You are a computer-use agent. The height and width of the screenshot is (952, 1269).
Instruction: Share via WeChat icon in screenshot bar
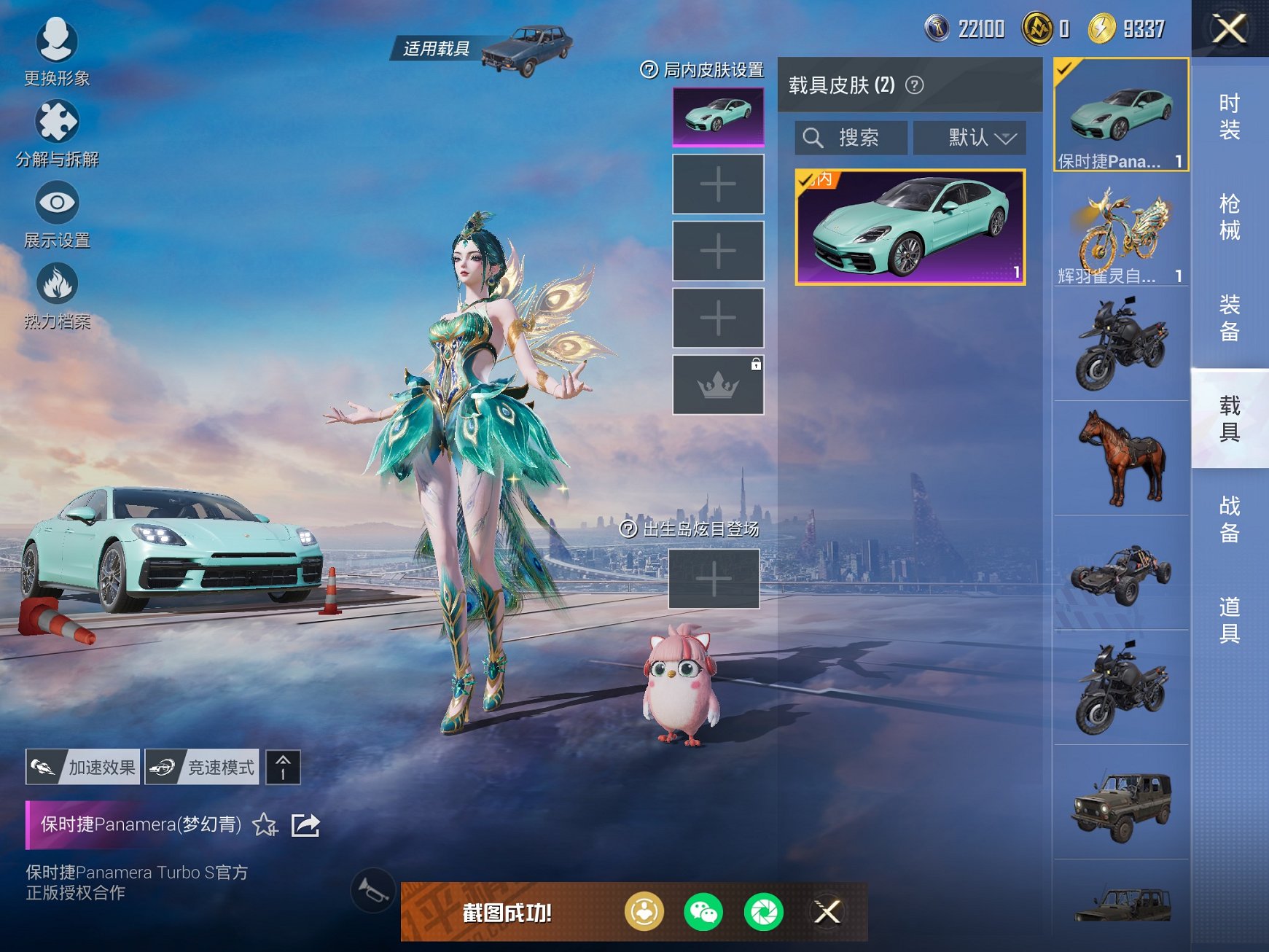[703, 910]
